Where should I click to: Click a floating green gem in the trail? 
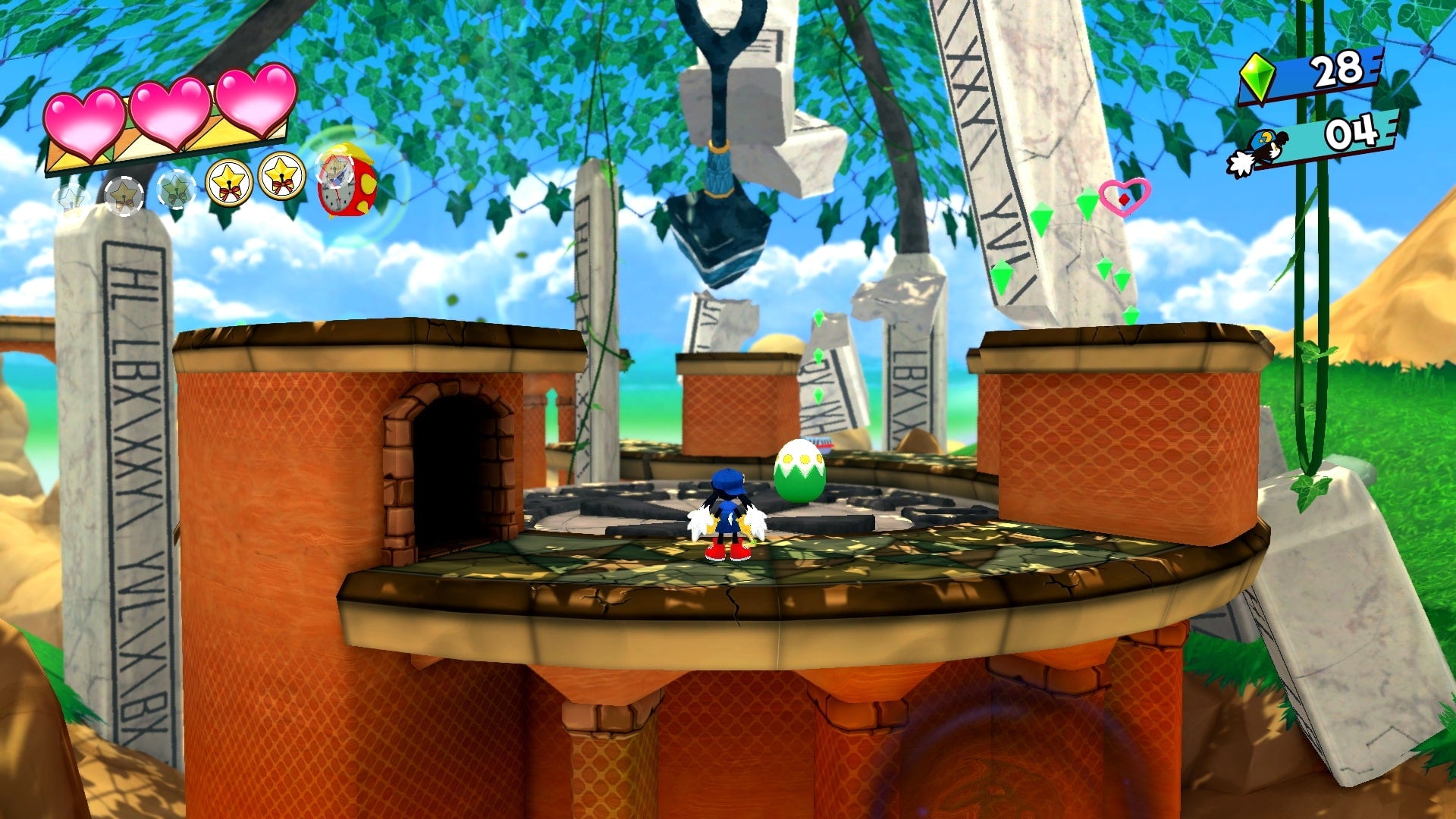click(1044, 218)
